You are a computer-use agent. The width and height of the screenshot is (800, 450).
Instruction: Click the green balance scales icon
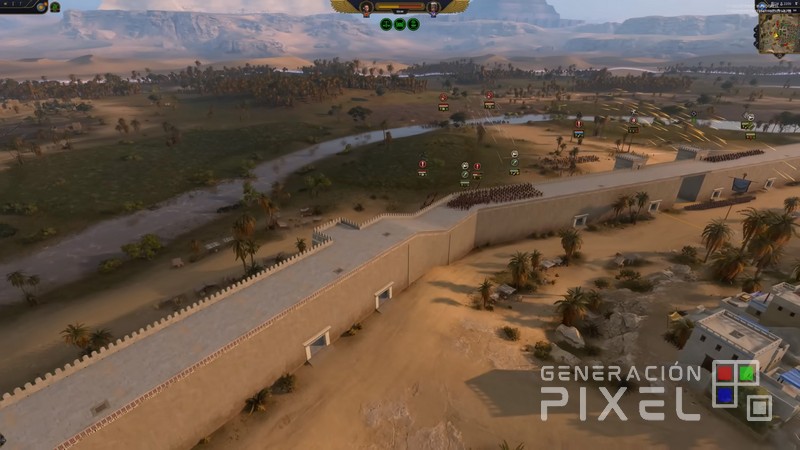pyautogui.click(x=386, y=24)
